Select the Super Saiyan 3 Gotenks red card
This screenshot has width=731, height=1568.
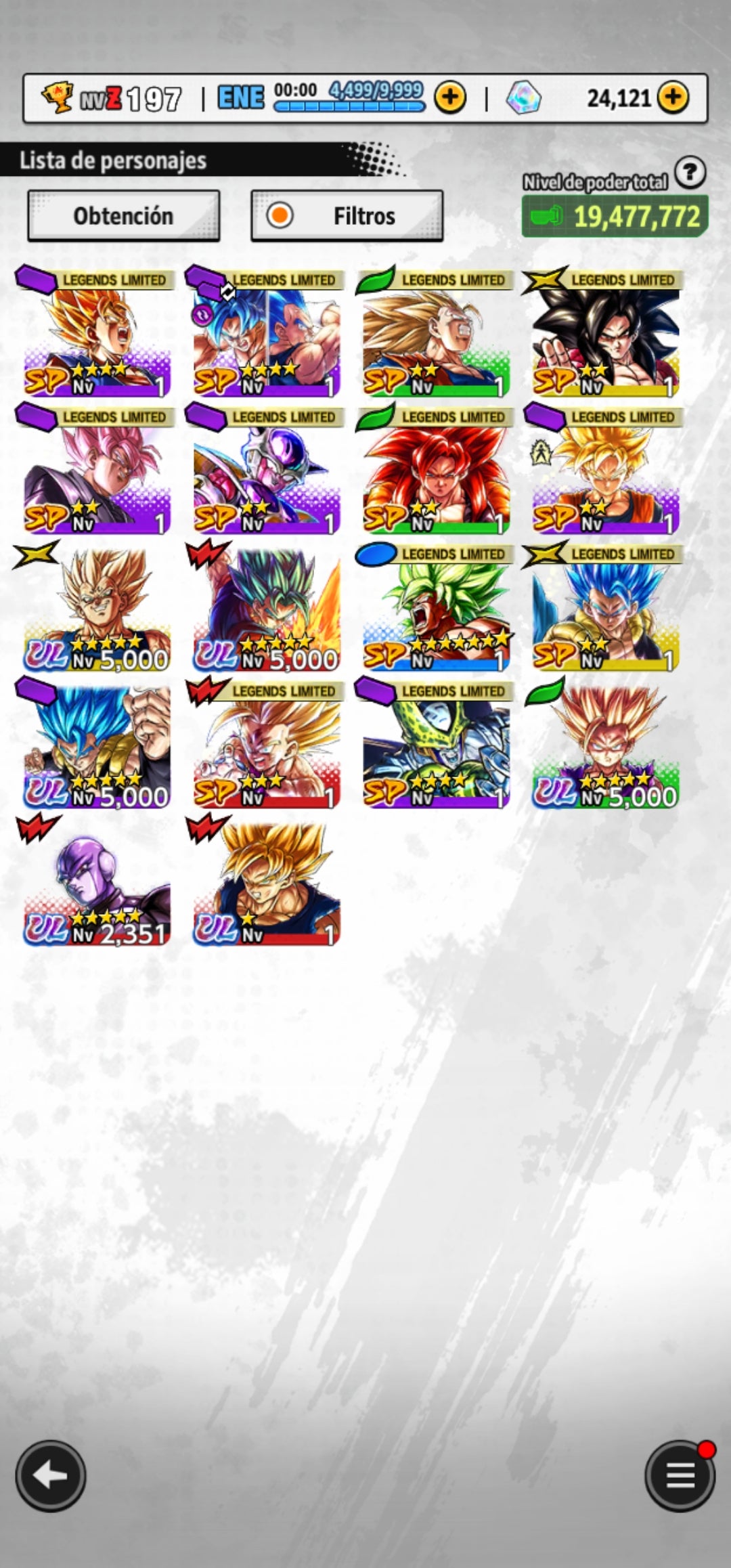[267, 747]
